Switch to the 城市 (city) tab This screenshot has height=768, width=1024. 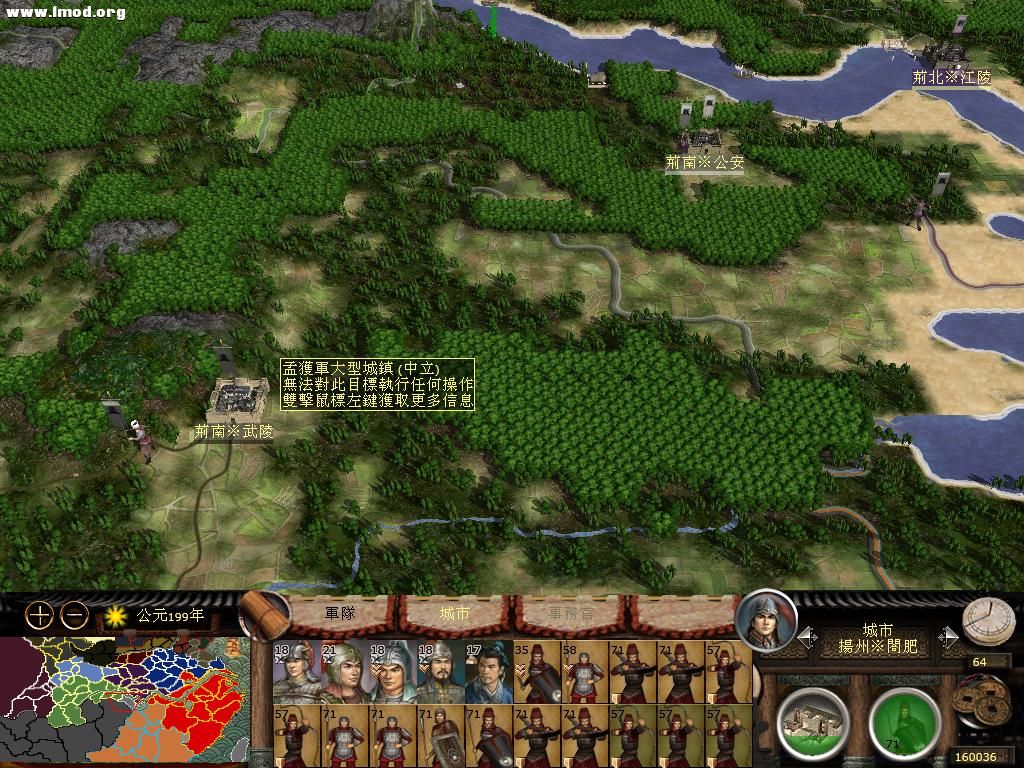455,613
